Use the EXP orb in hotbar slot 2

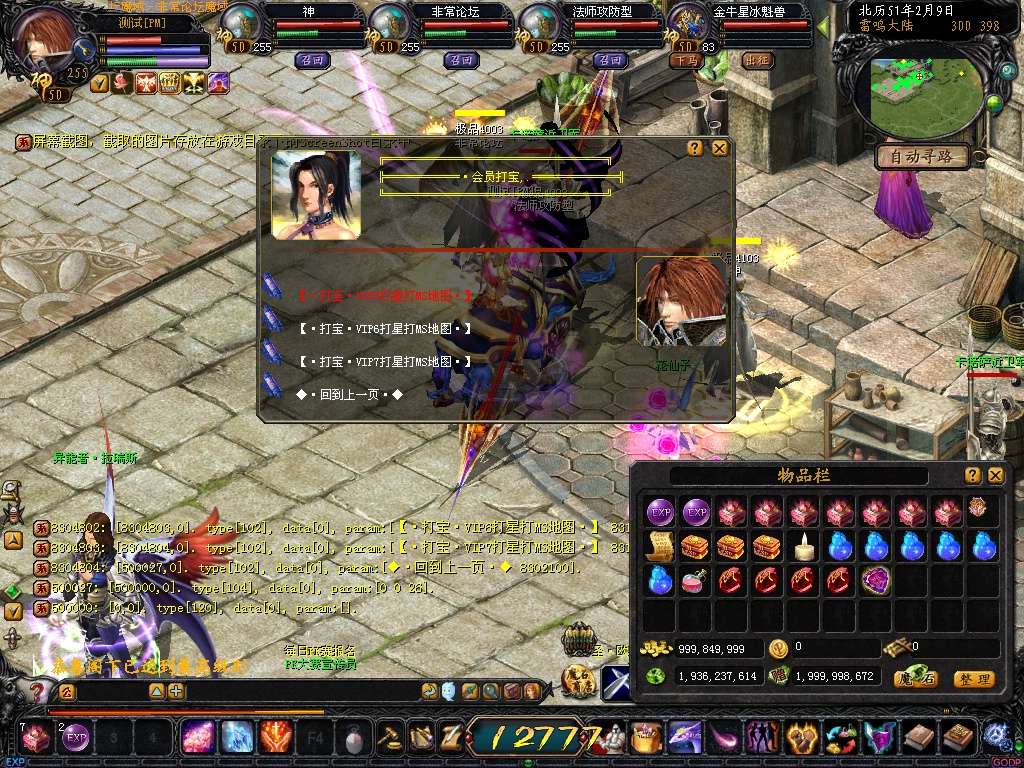coord(76,739)
